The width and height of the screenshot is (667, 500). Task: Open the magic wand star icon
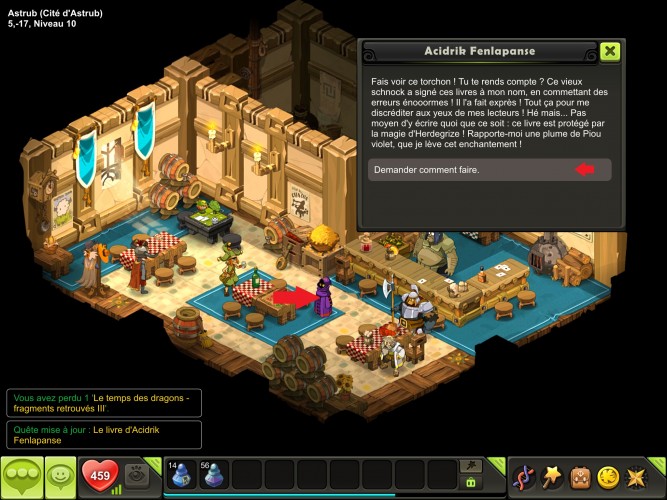(x=551, y=477)
